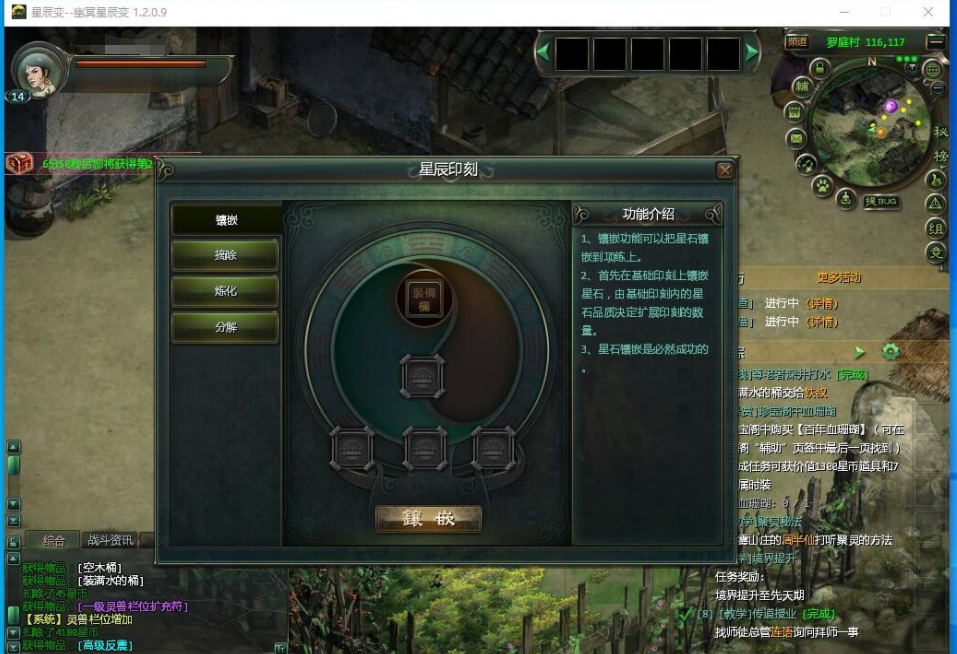Switch chat to 战斗资讯 tab
957x654 pixels.
pyautogui.click(x=109, y=540)
